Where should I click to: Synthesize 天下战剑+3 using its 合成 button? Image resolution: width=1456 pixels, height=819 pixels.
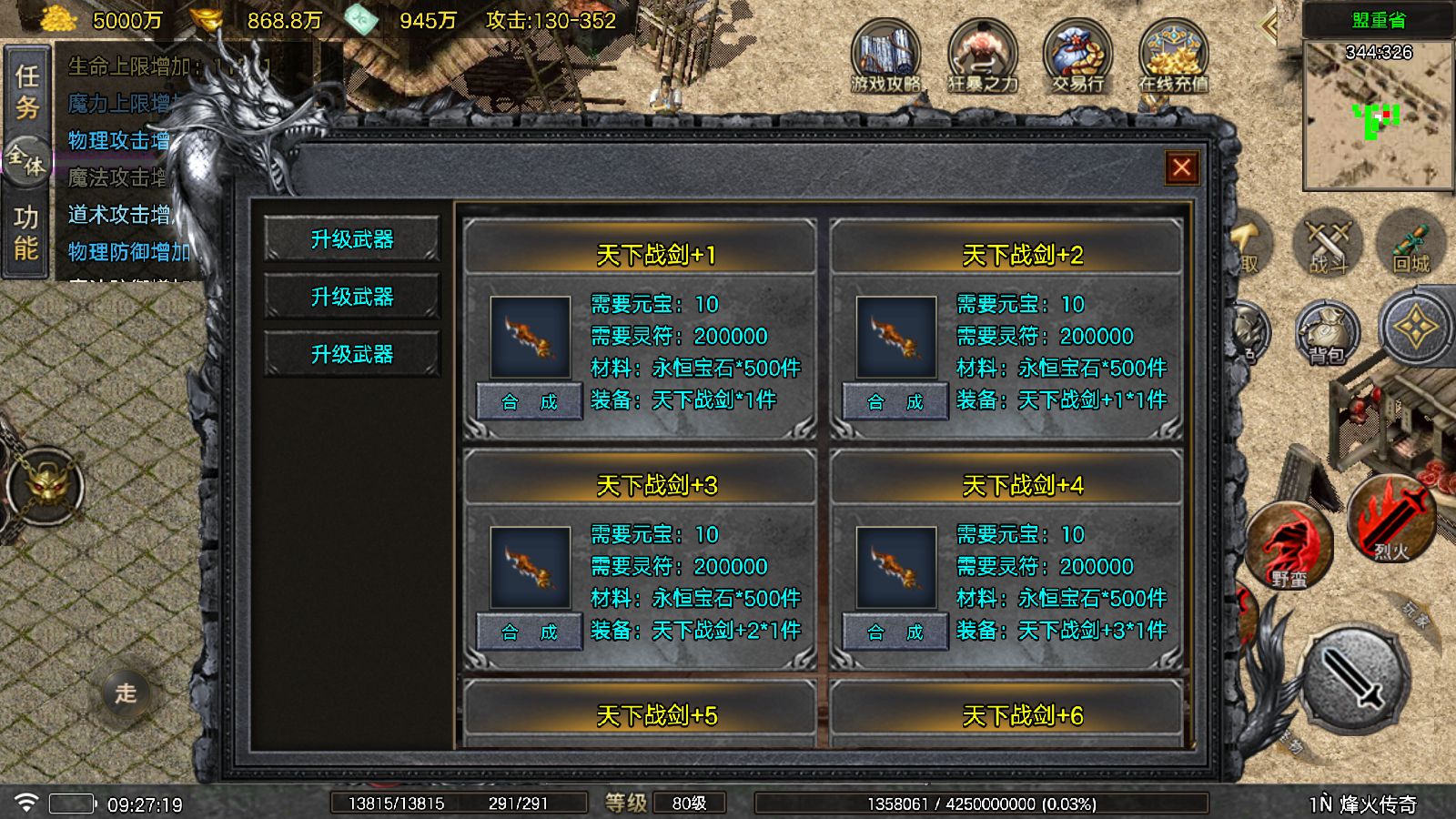[529, 632]
